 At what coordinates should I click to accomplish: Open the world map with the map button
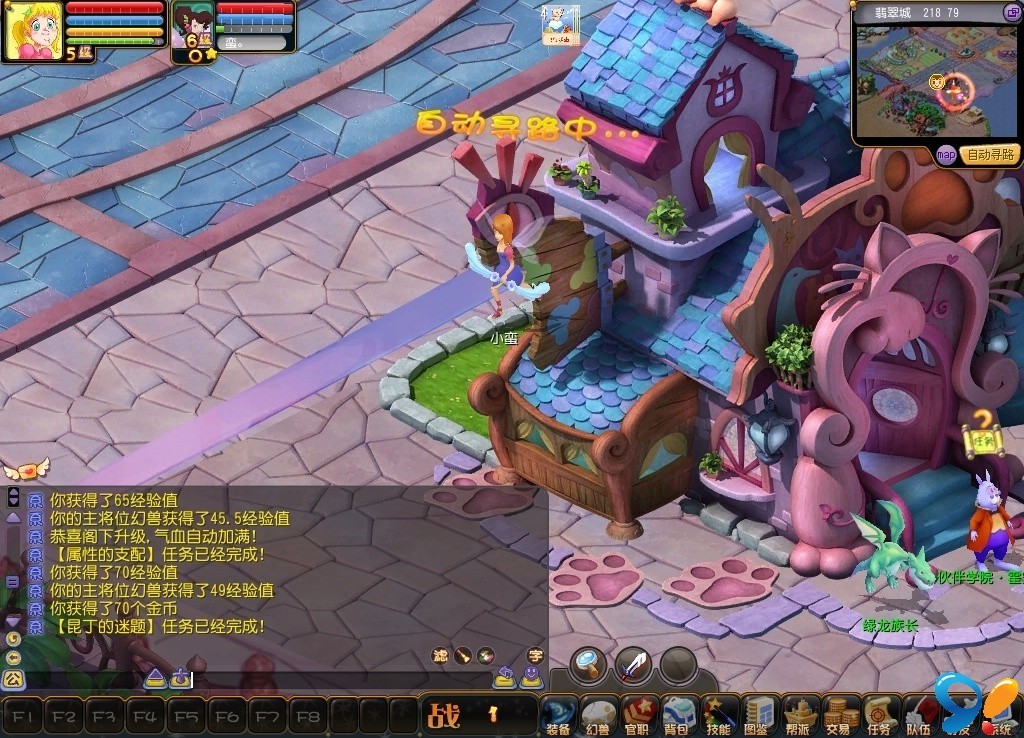tap(946, 154)
